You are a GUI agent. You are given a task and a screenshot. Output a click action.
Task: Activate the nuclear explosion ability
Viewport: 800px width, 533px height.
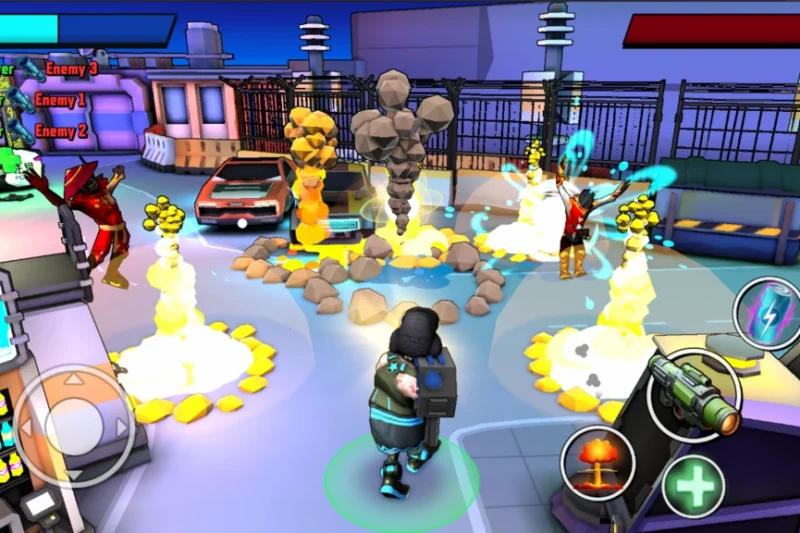[598, 463]
